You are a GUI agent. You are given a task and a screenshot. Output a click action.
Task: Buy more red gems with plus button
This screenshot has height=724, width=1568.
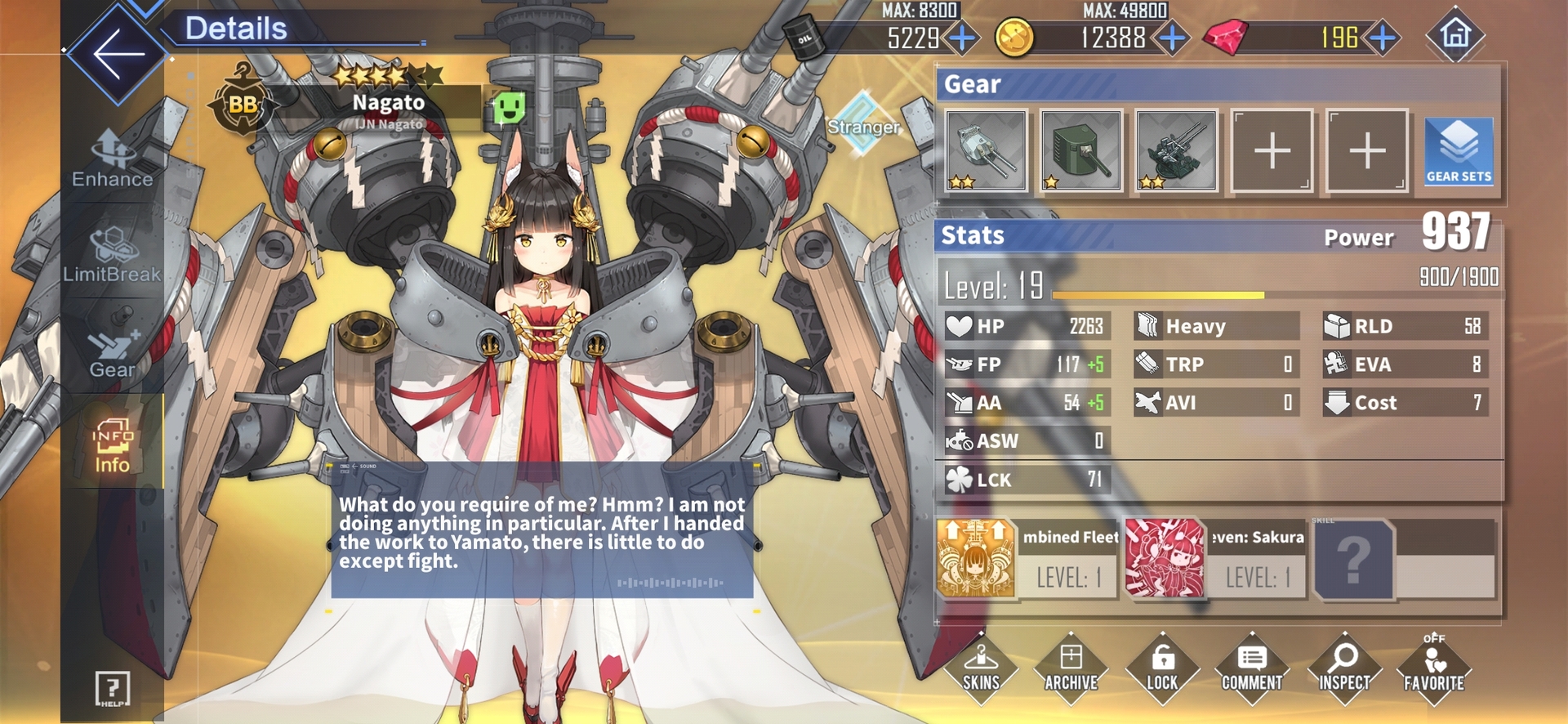tap(1382, 38)
